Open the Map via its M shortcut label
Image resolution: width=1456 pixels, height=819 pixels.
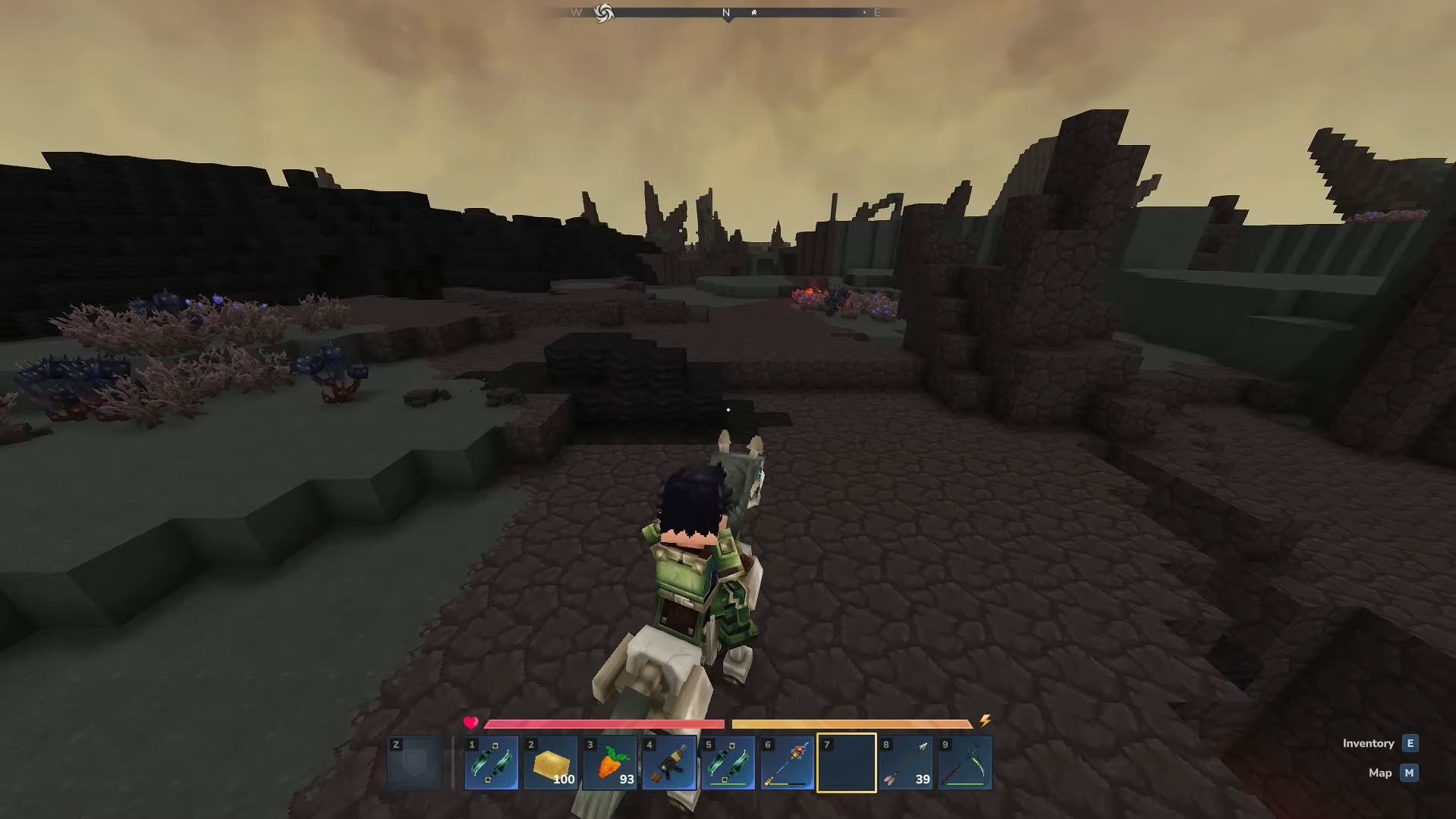[x=1409, y=773]
